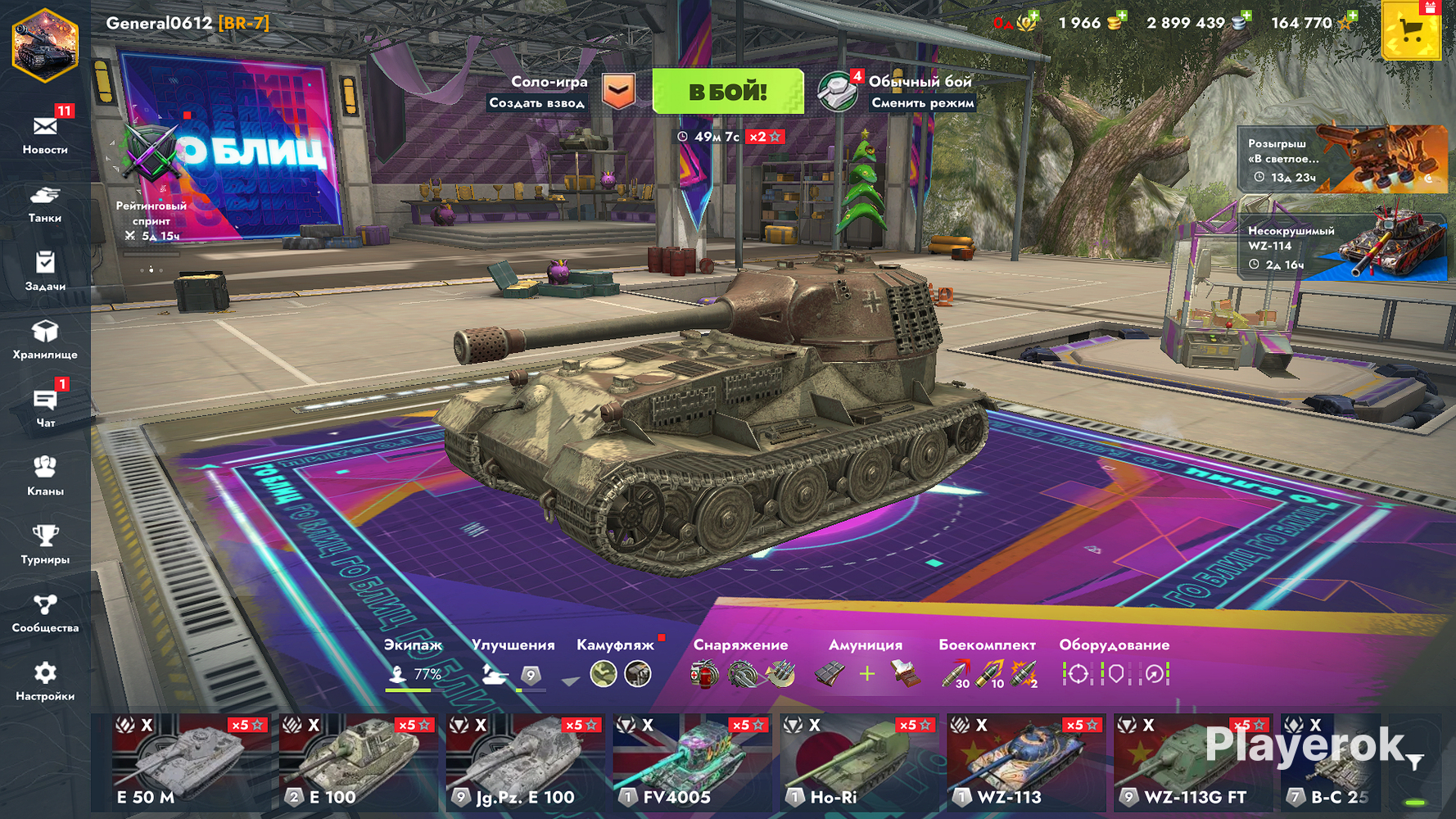
Task: Expand the Соло-игра platoon dropdown arrow
Action: pos(619,91)
